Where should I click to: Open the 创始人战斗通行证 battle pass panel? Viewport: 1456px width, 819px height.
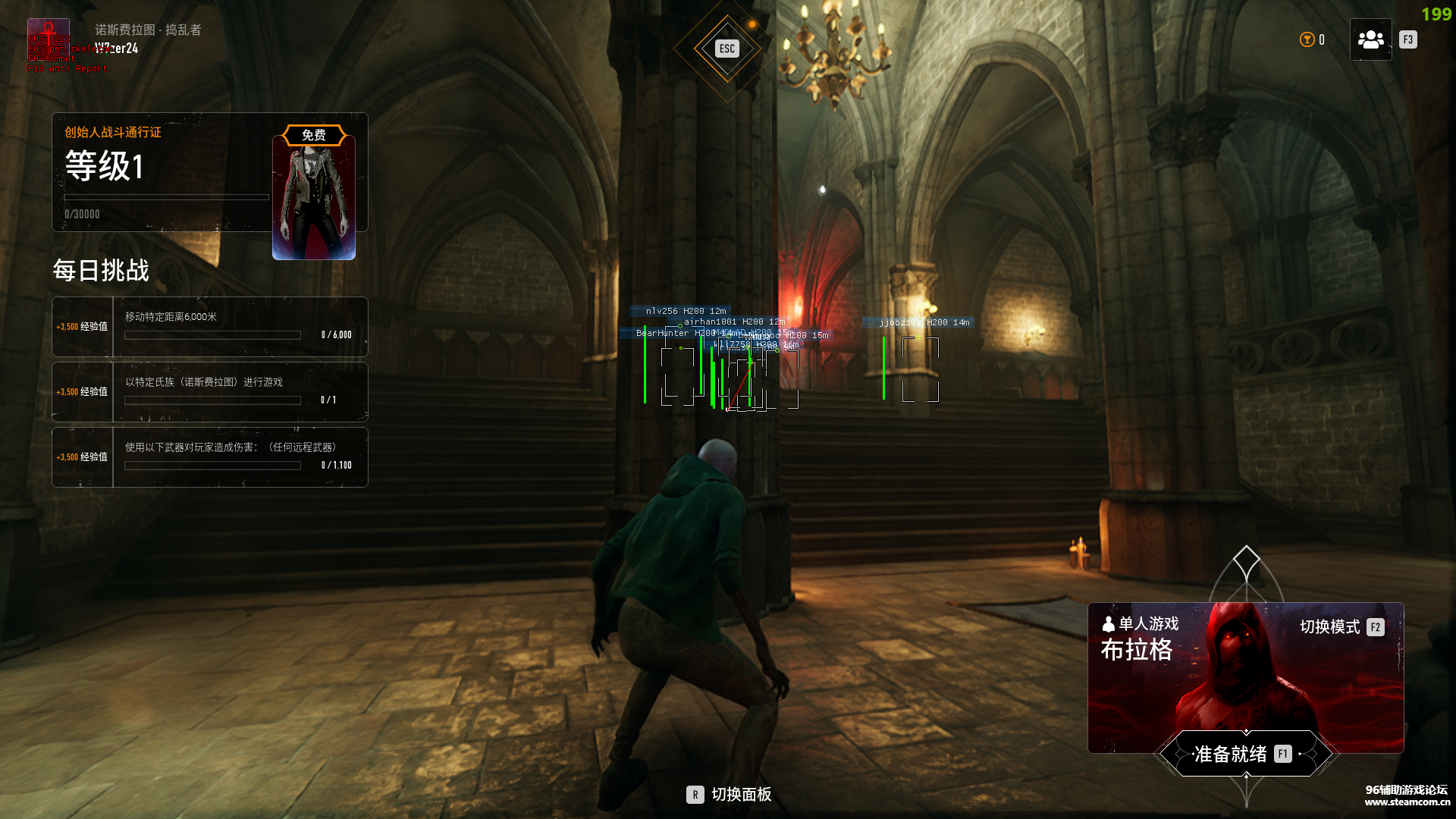[x=161, y=172]
